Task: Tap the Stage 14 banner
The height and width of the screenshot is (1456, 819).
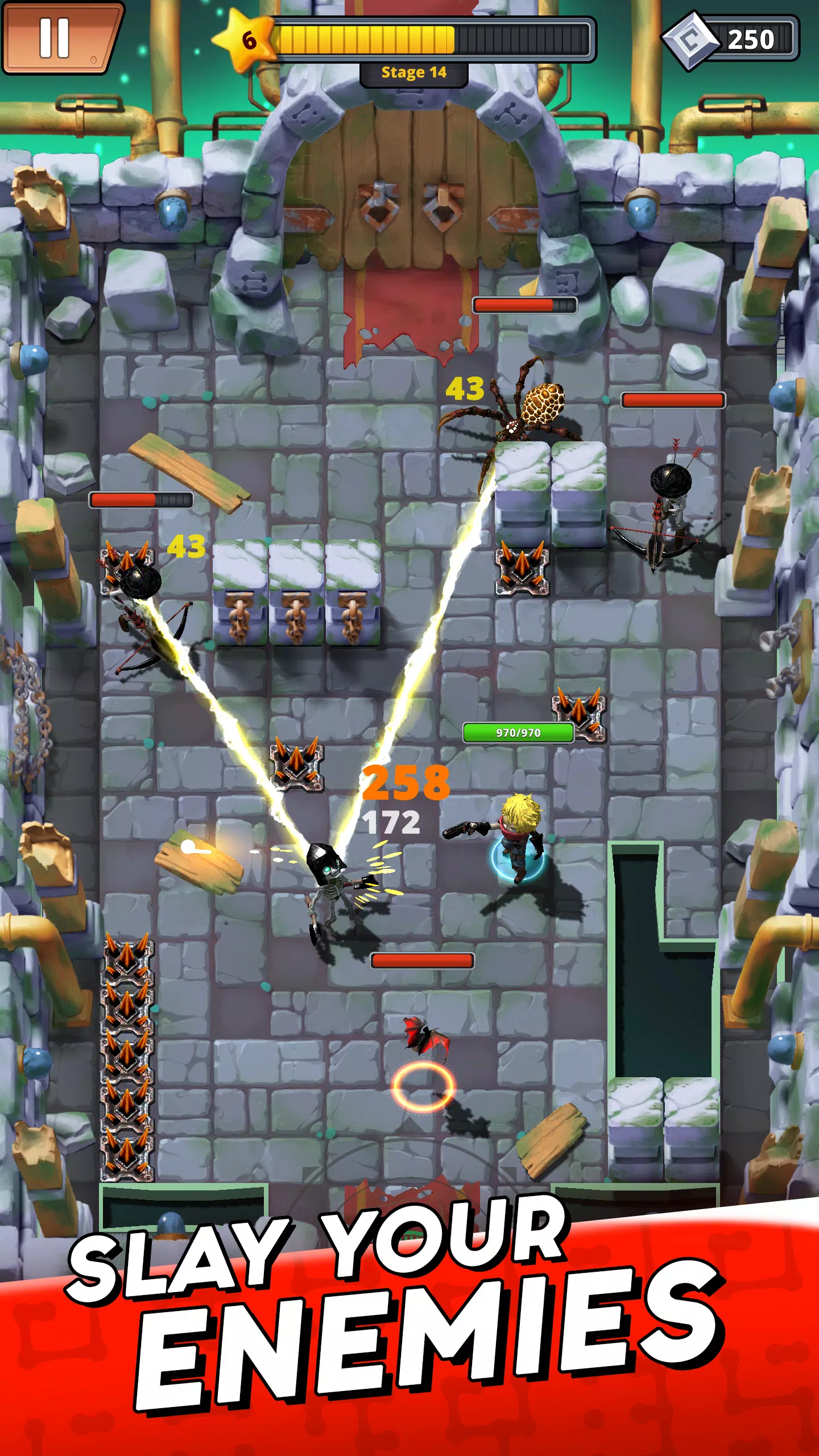Action: [413, 73]
